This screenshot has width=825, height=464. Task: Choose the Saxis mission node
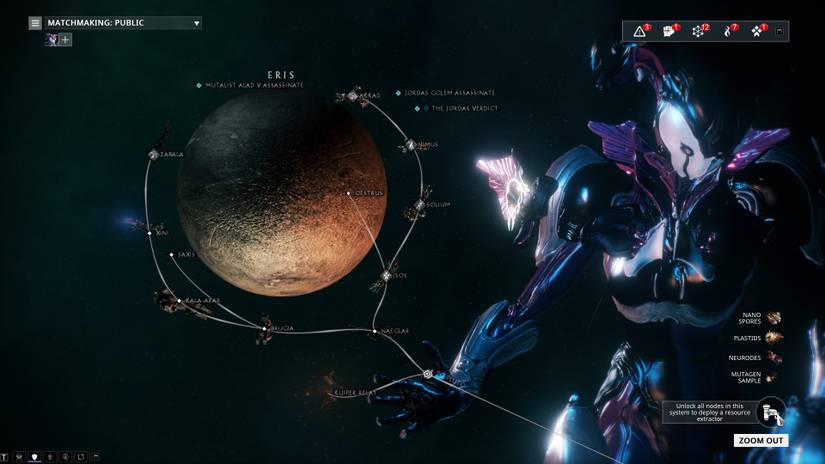(x=172, y=255)
